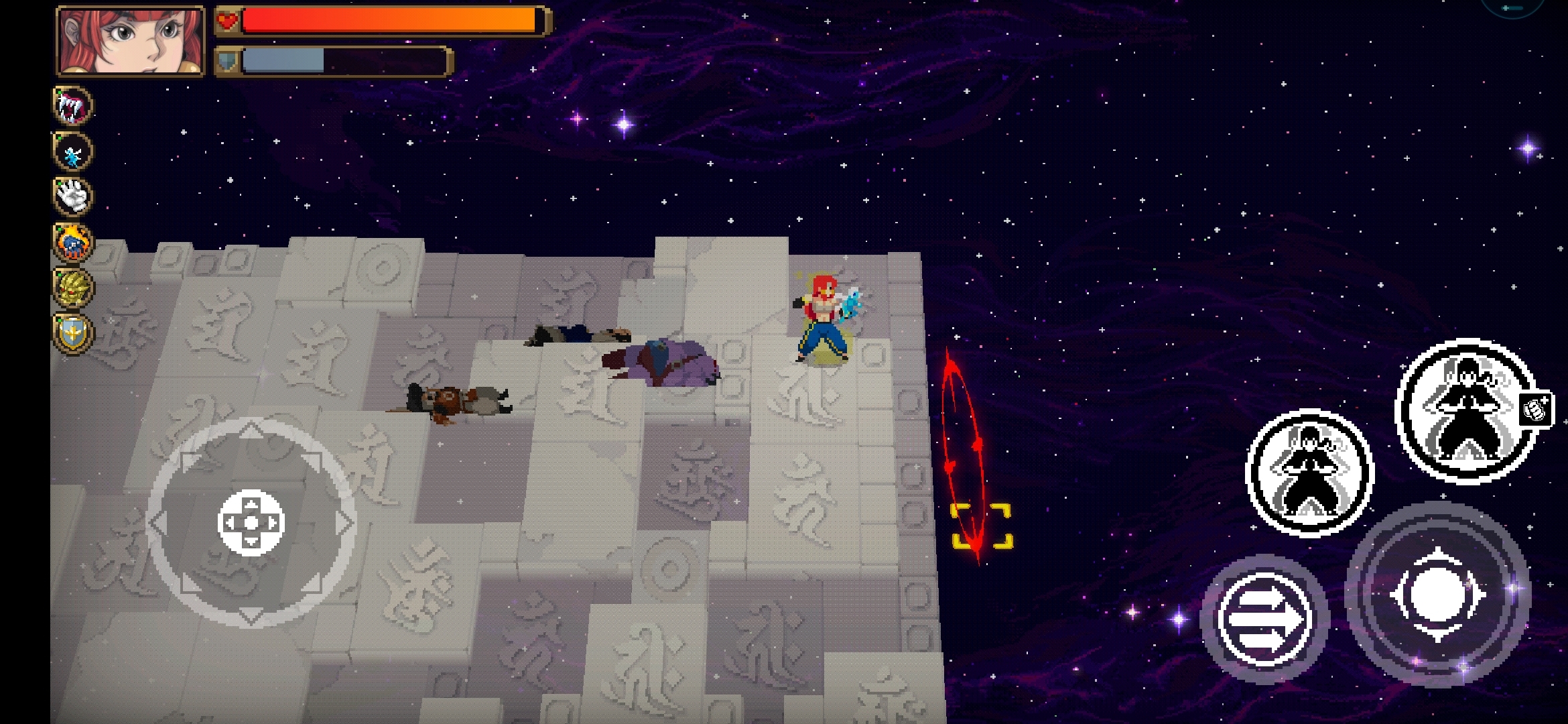Image resolution: width=1568 pixels, height=724 pixels.
Task: Select the blue fairy buff icon
Action: [72, 152]
